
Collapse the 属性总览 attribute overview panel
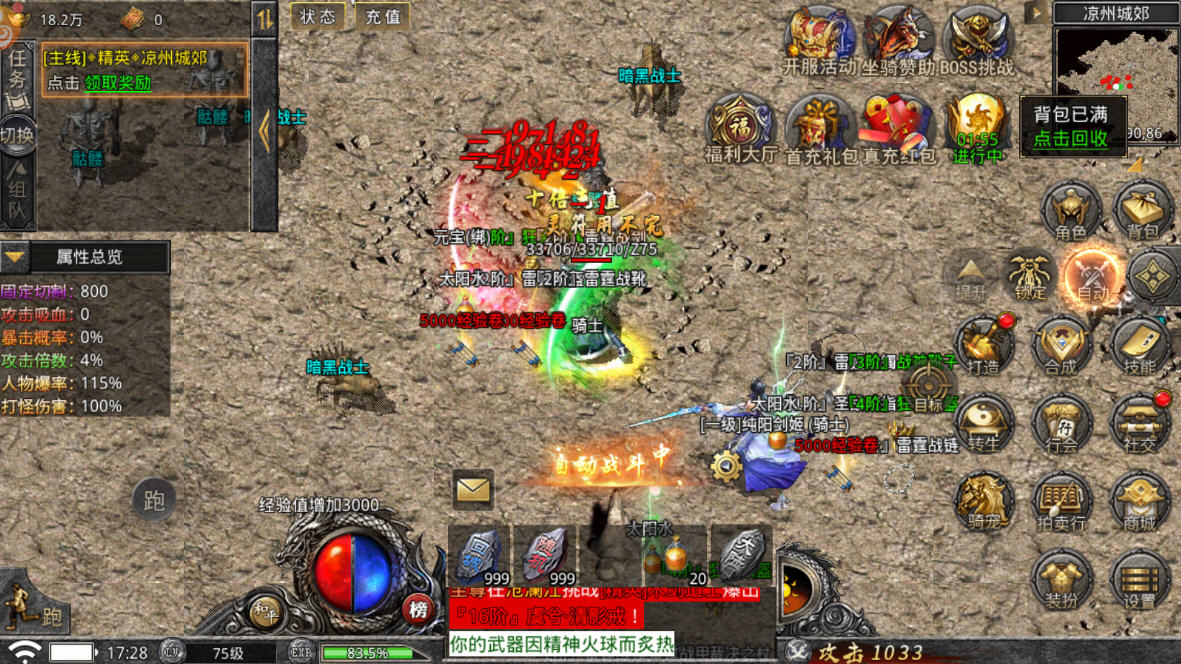click(14, 257)
